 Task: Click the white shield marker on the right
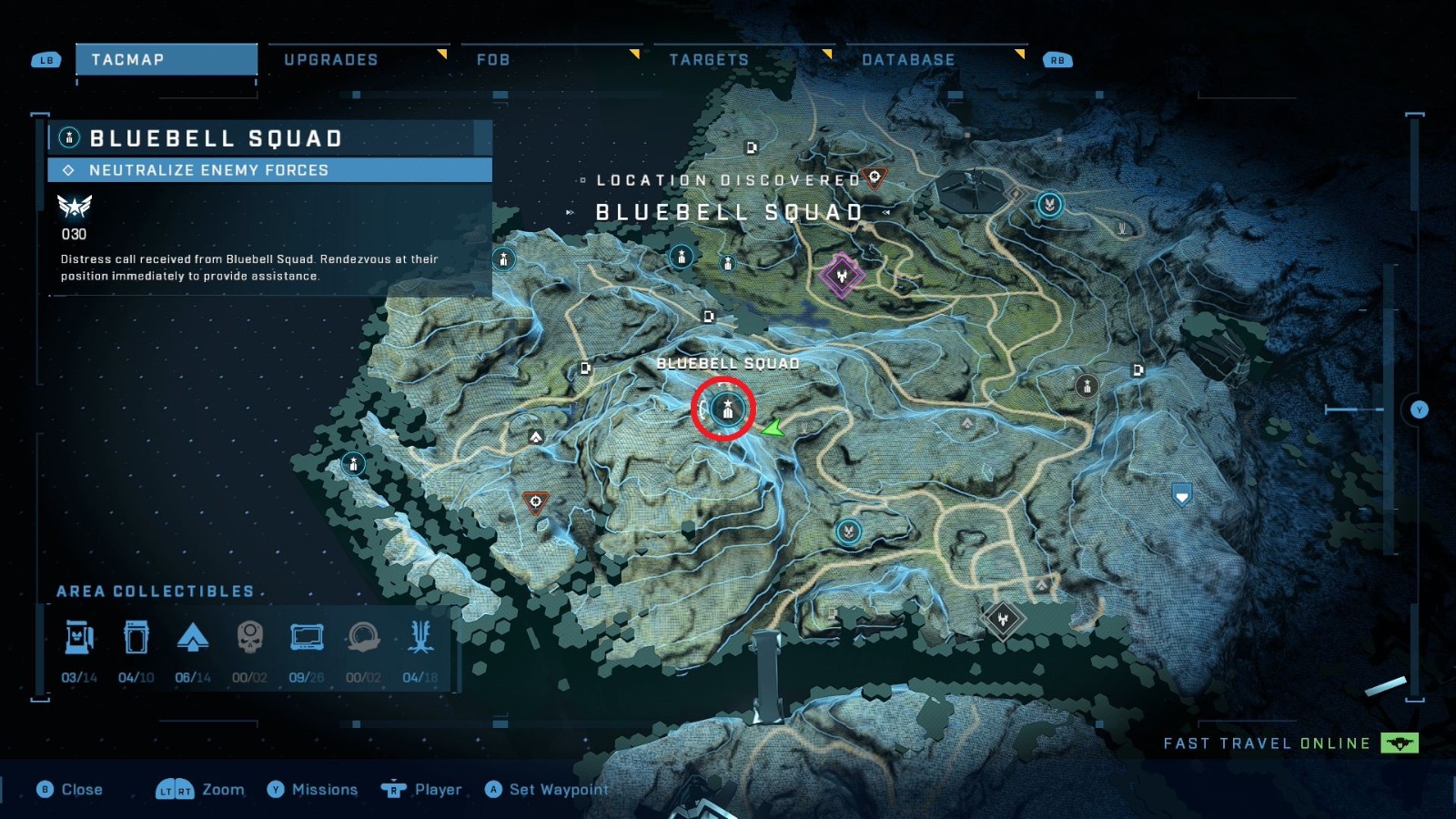tap(1181, 494)
